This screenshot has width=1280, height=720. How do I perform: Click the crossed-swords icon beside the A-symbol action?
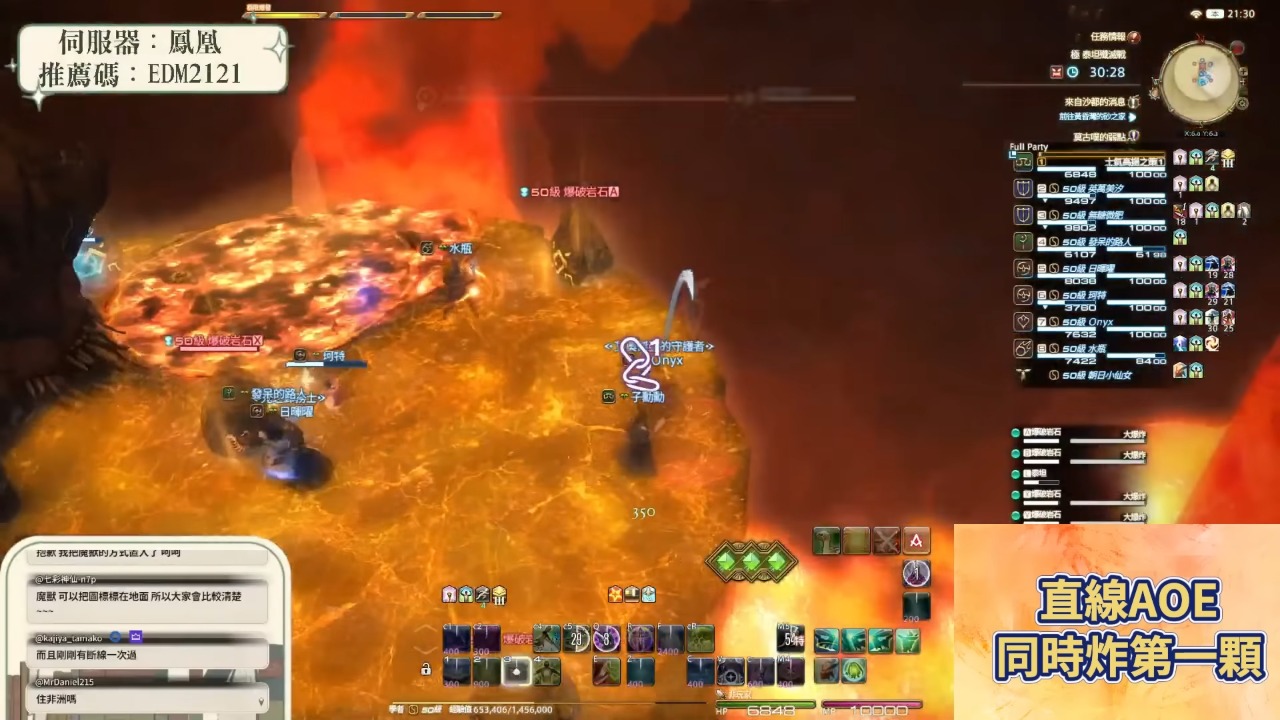pos(886,541)
